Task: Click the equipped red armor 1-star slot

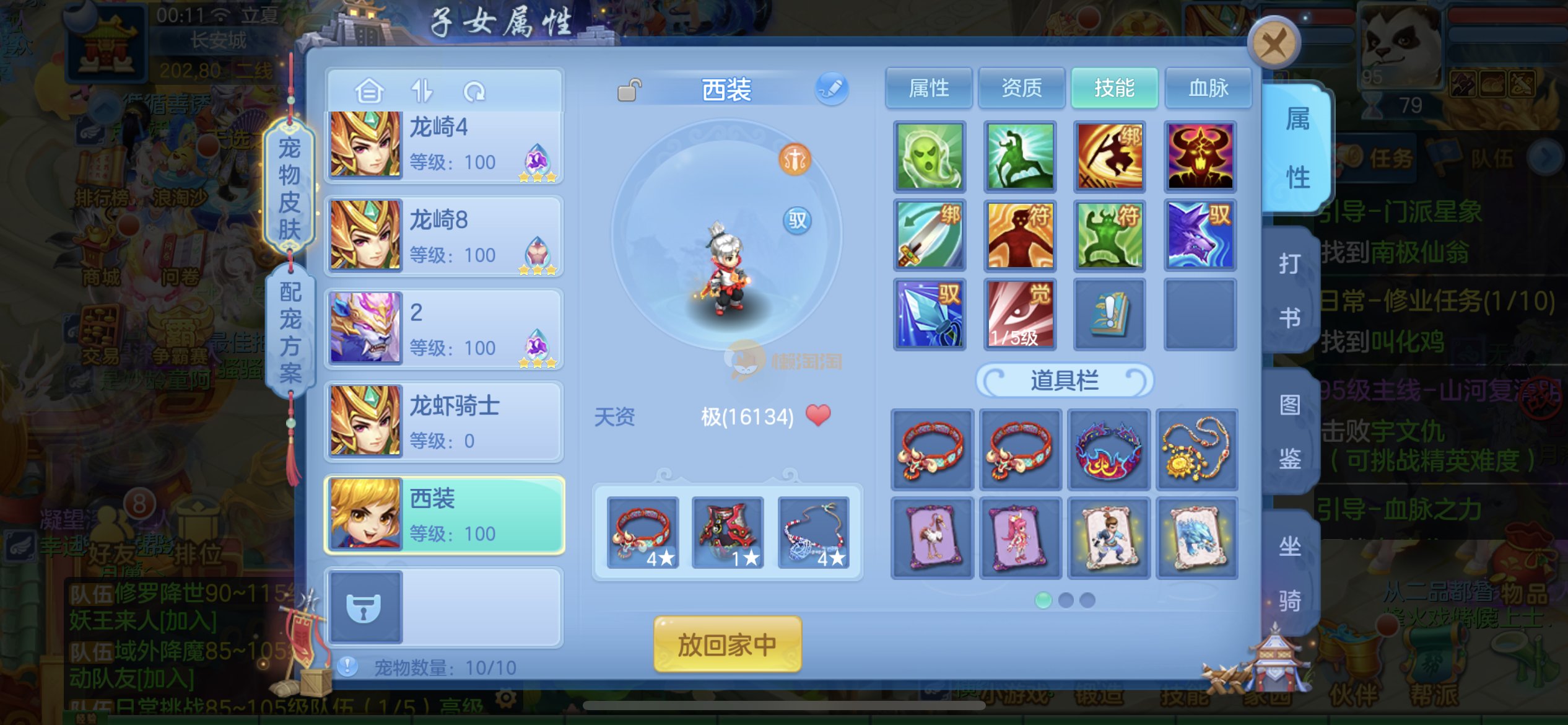Action: click(727, 533)
